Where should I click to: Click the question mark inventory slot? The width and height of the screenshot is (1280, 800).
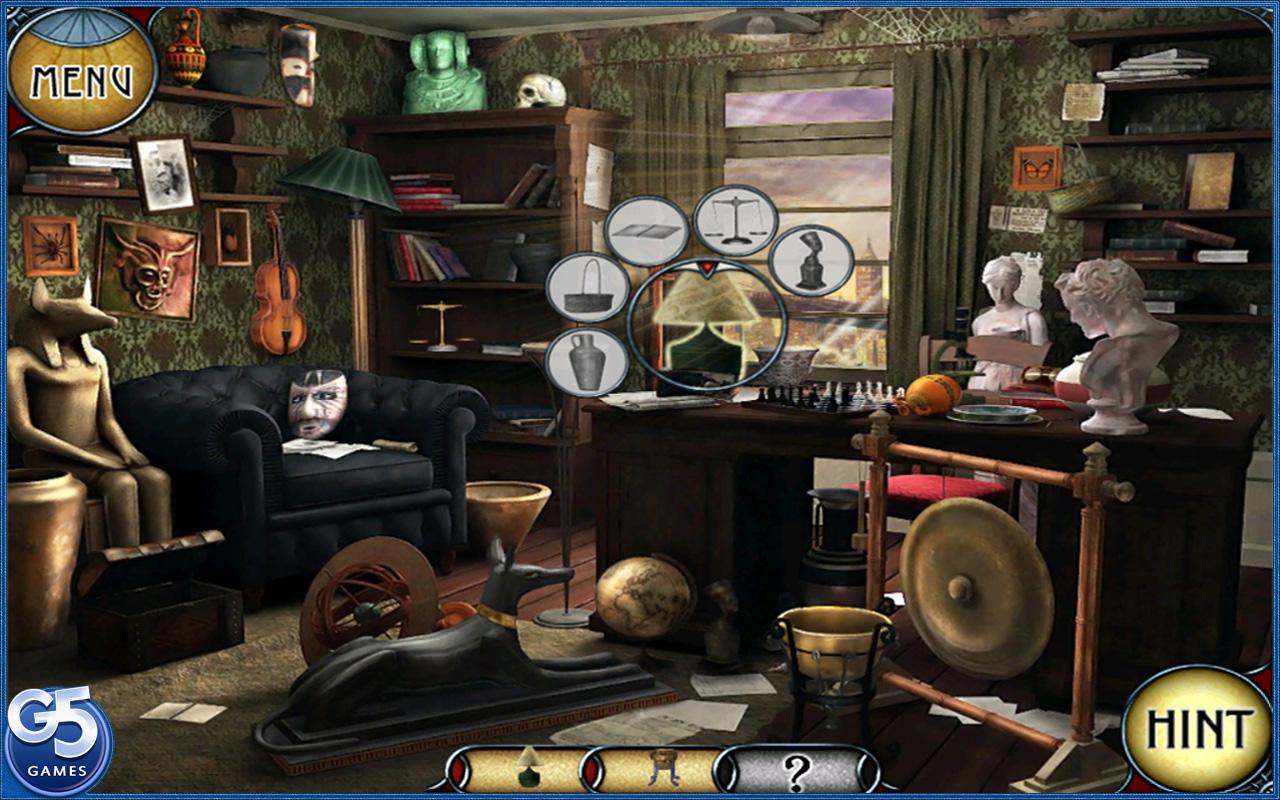point(795,771)
